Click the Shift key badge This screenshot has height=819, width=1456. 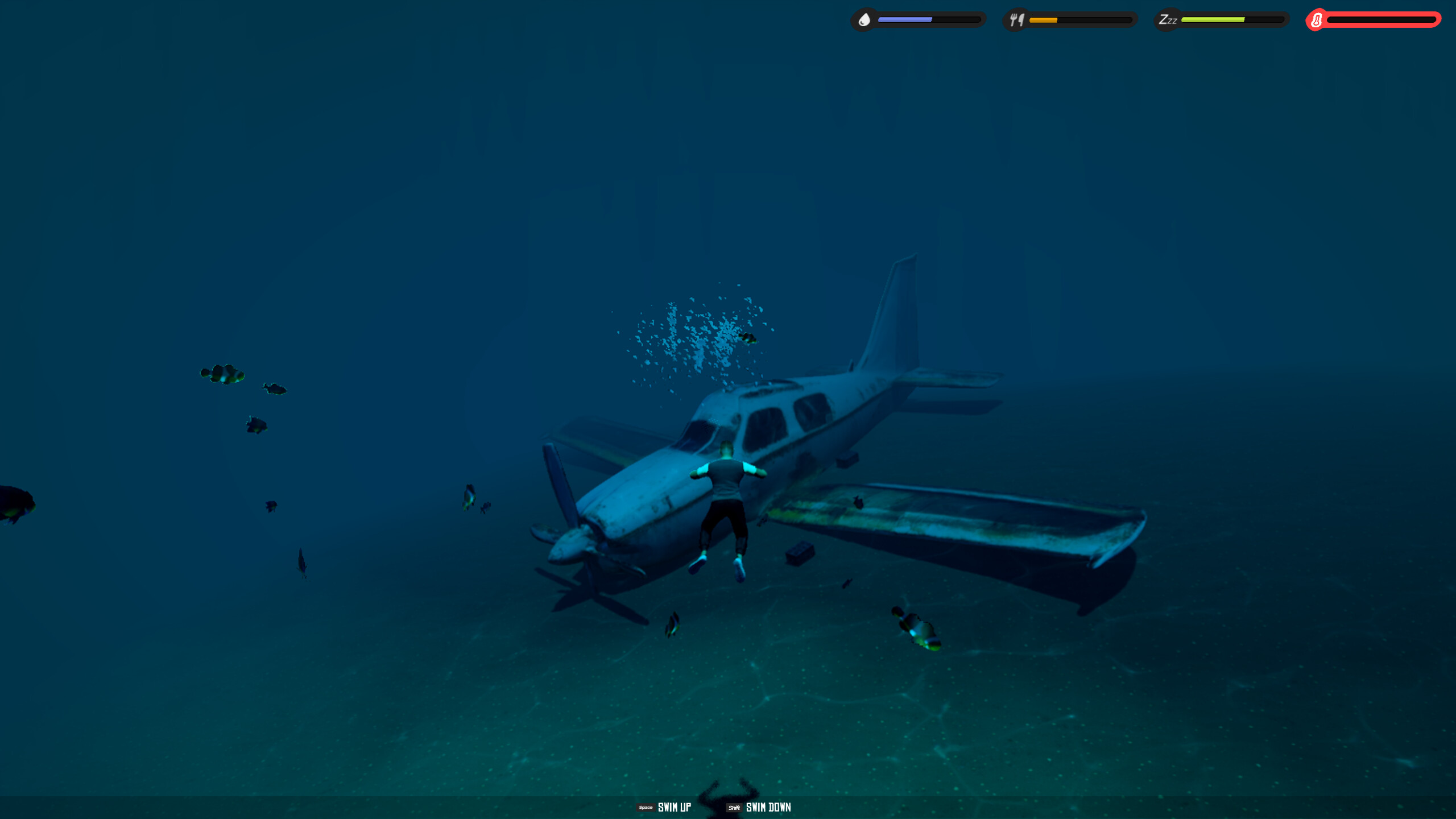coord(734,807)
